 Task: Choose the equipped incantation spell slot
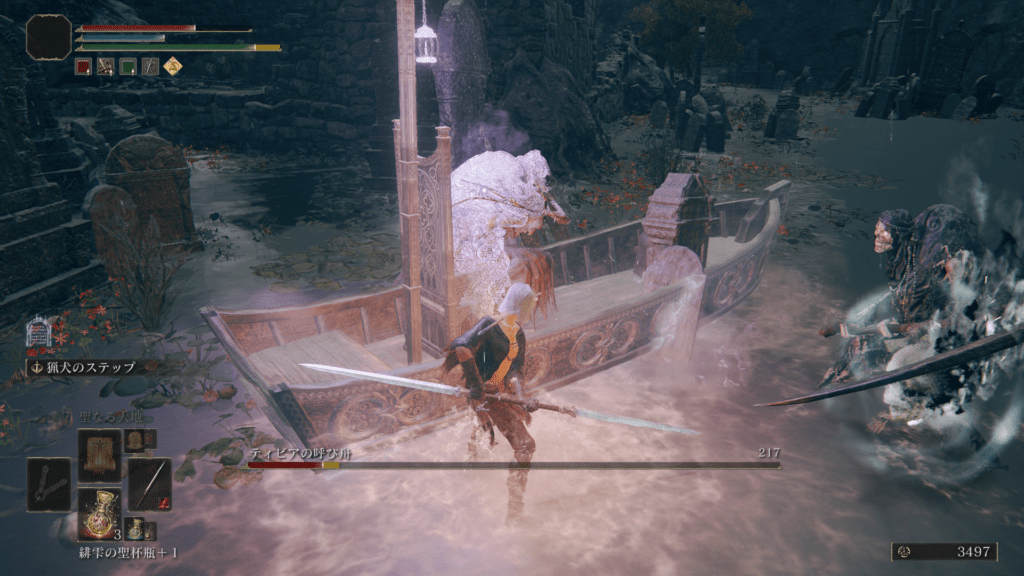[x=99, y=454]
